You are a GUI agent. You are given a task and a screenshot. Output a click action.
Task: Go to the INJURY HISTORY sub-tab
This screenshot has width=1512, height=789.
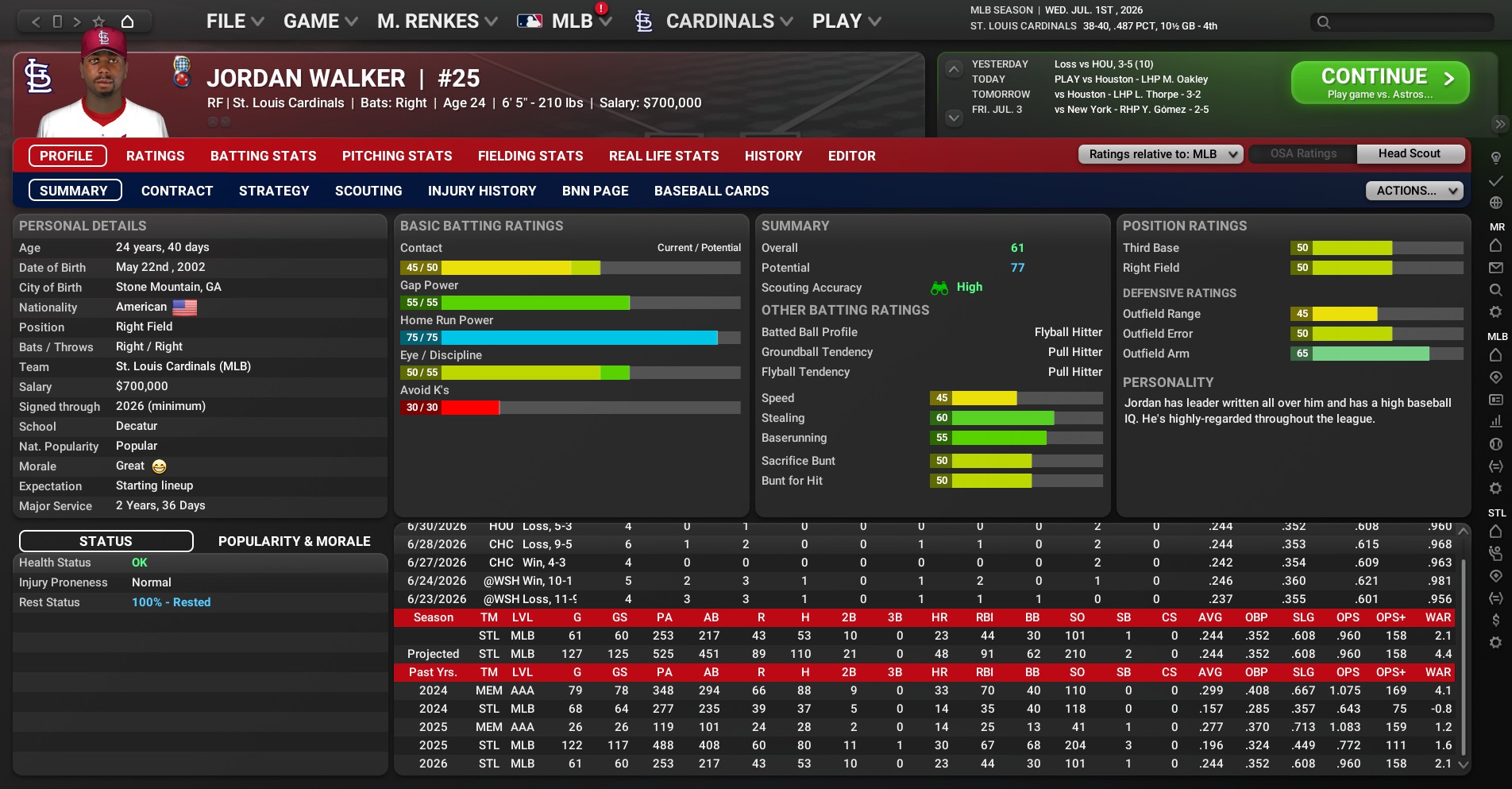[482, 191]
